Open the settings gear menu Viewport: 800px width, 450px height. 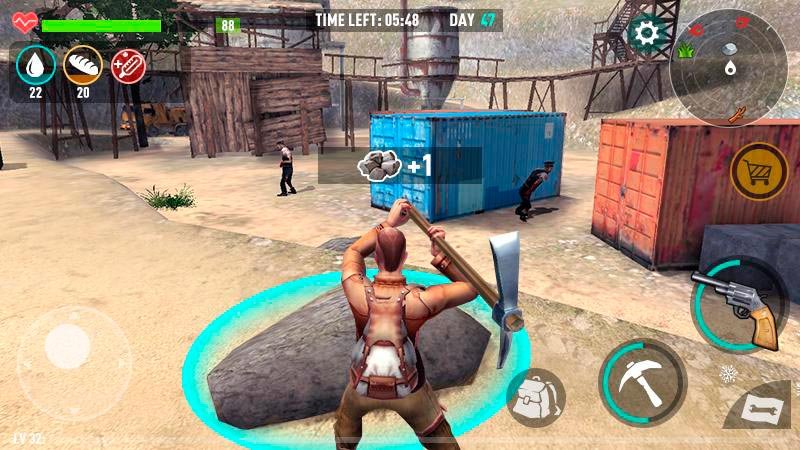click(x=647, y=34)
